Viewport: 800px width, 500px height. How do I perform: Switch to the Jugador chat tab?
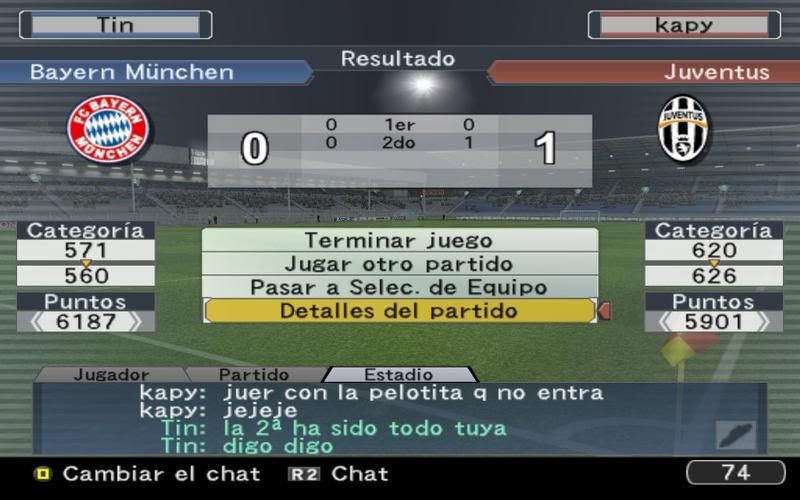[x=110, y=375]
